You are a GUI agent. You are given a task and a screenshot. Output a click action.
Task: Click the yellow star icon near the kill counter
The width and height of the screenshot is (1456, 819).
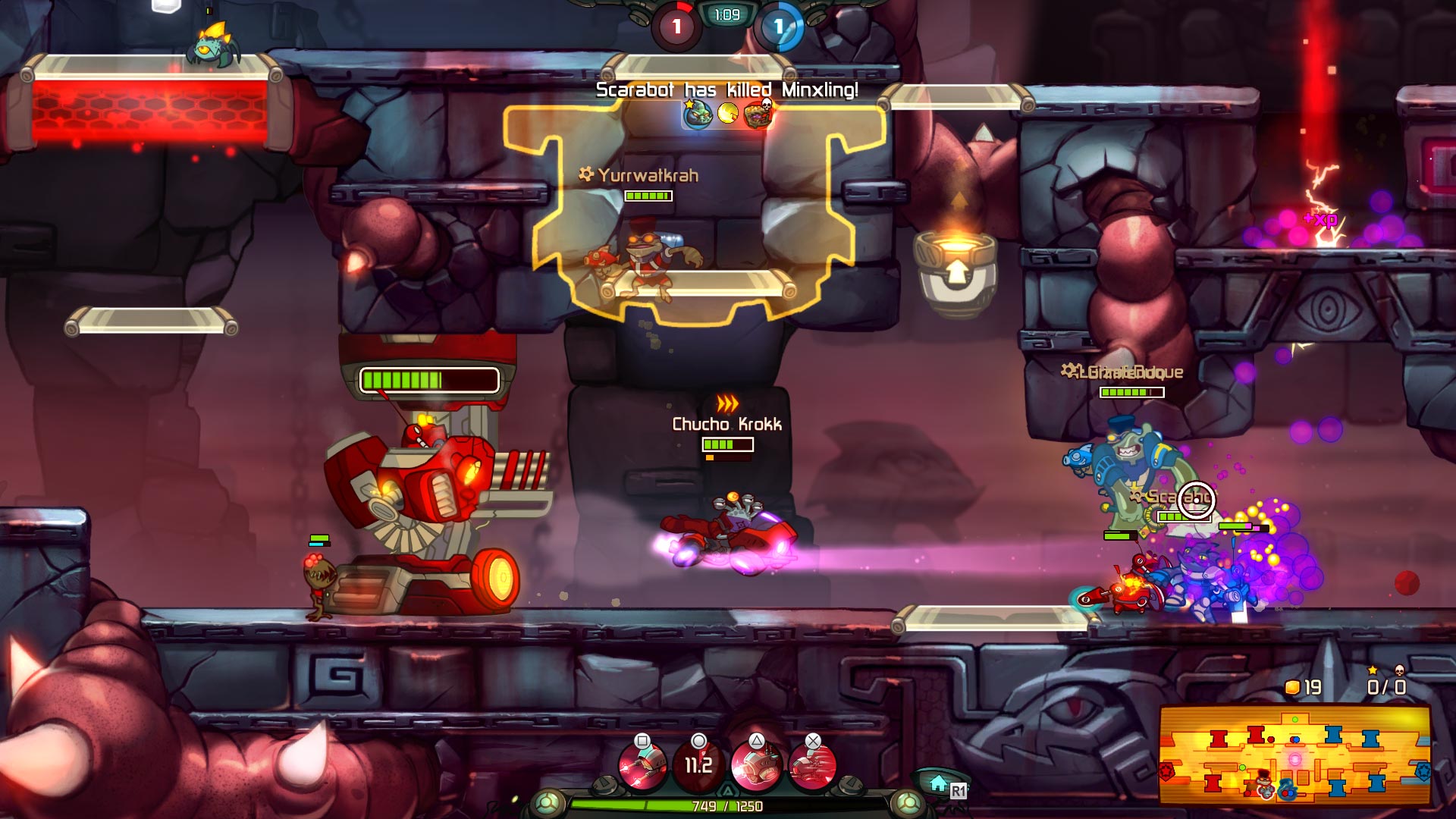tap(1371, 670)
